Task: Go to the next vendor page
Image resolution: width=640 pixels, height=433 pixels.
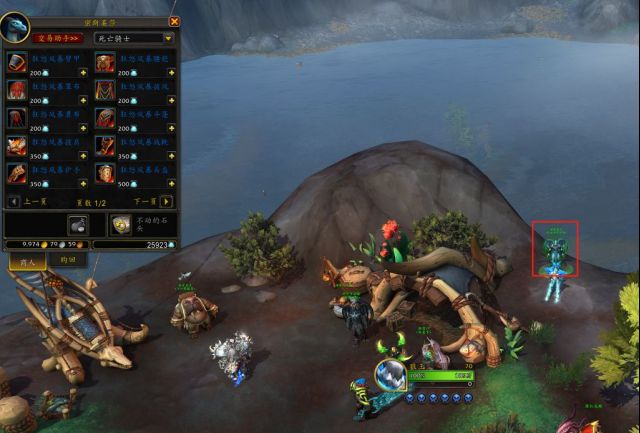Action: point(167,201)
